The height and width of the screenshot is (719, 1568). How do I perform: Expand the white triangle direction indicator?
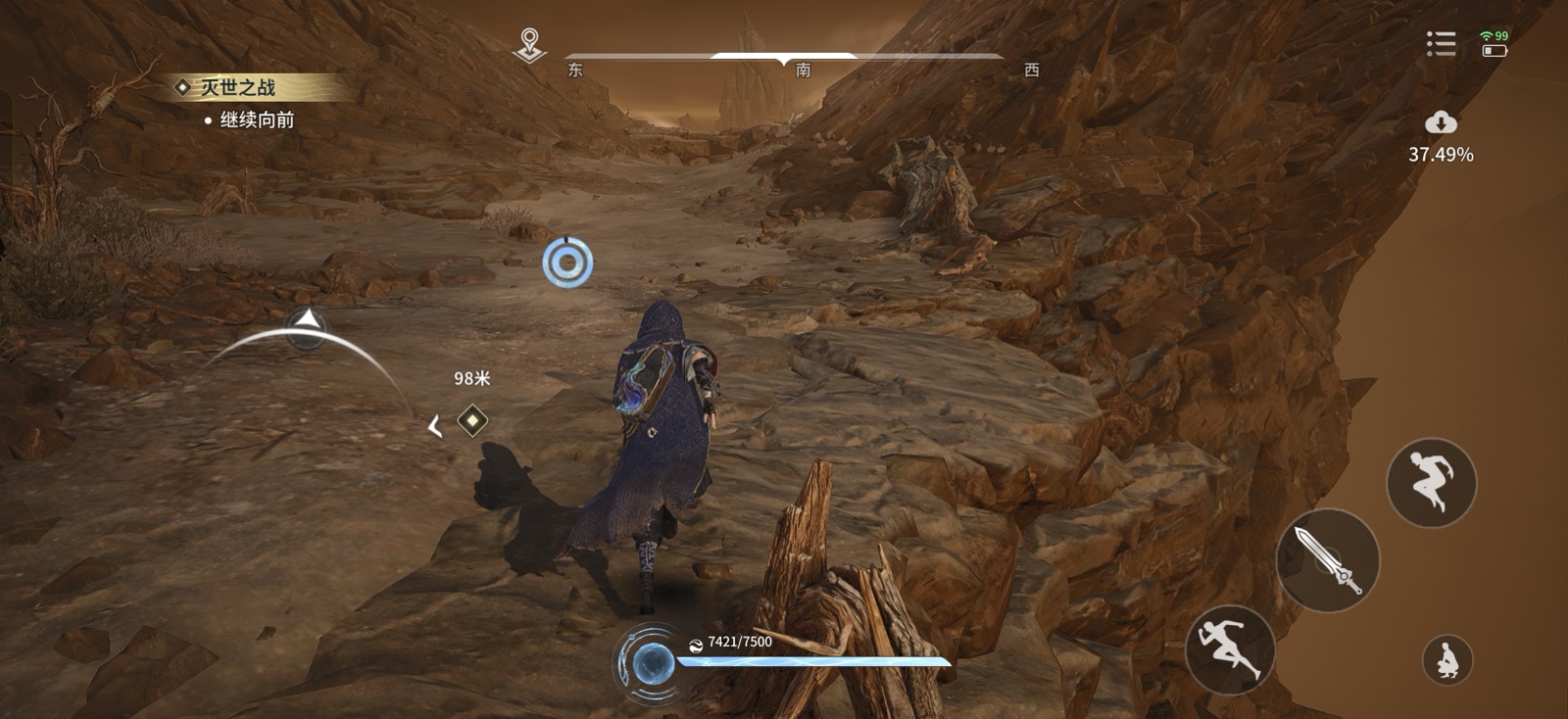(307, 319)
